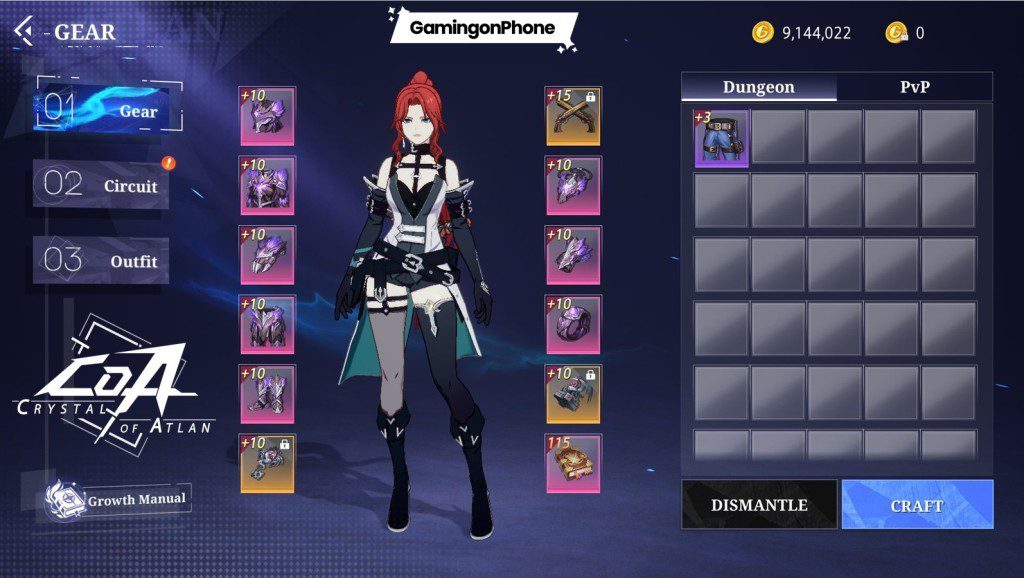Open the Outfit section

102,261
